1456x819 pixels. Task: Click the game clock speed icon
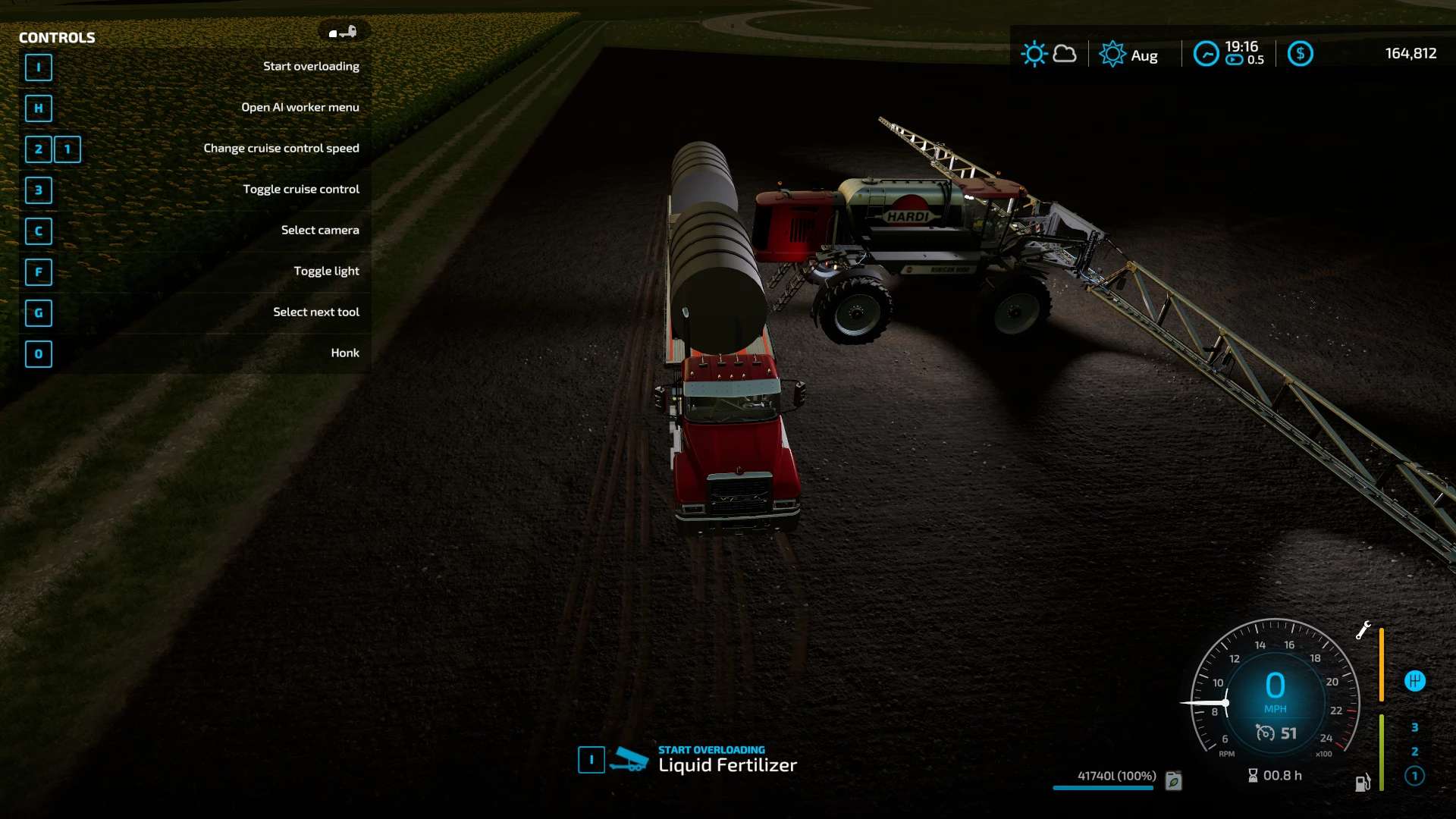(x=1206, y=54)
